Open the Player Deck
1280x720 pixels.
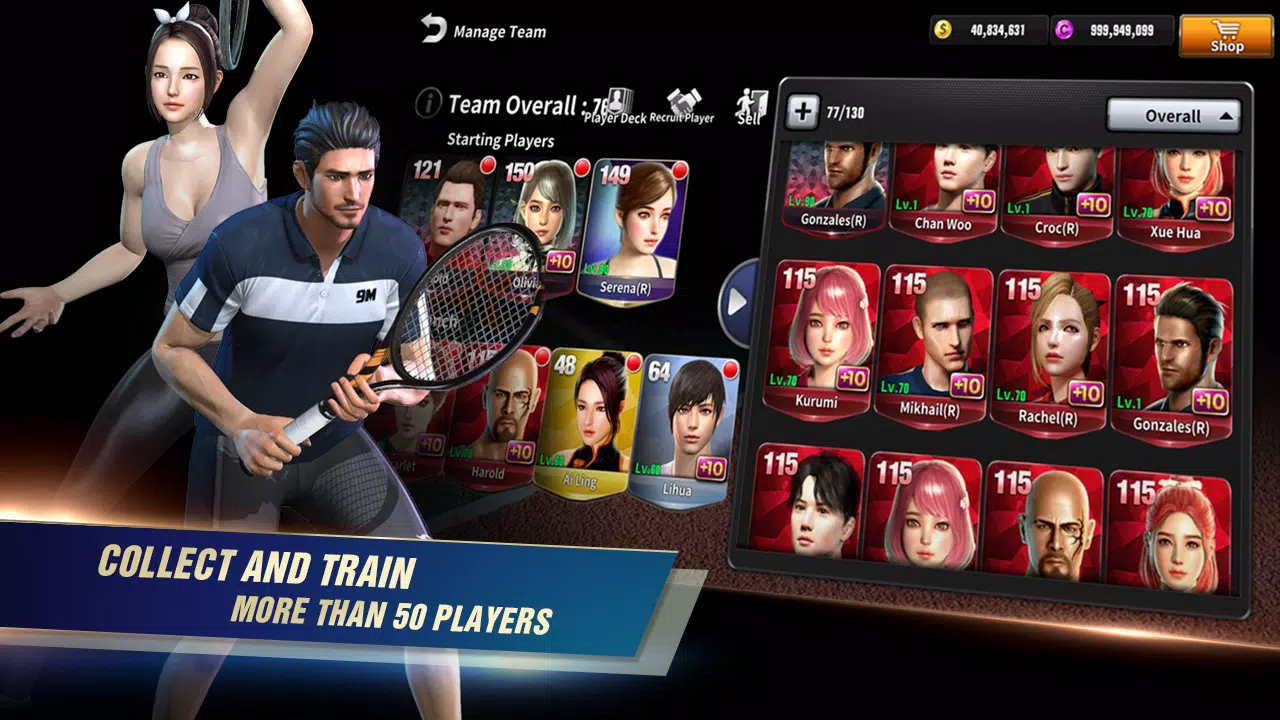pyautogui.click(x=619, y=99)
